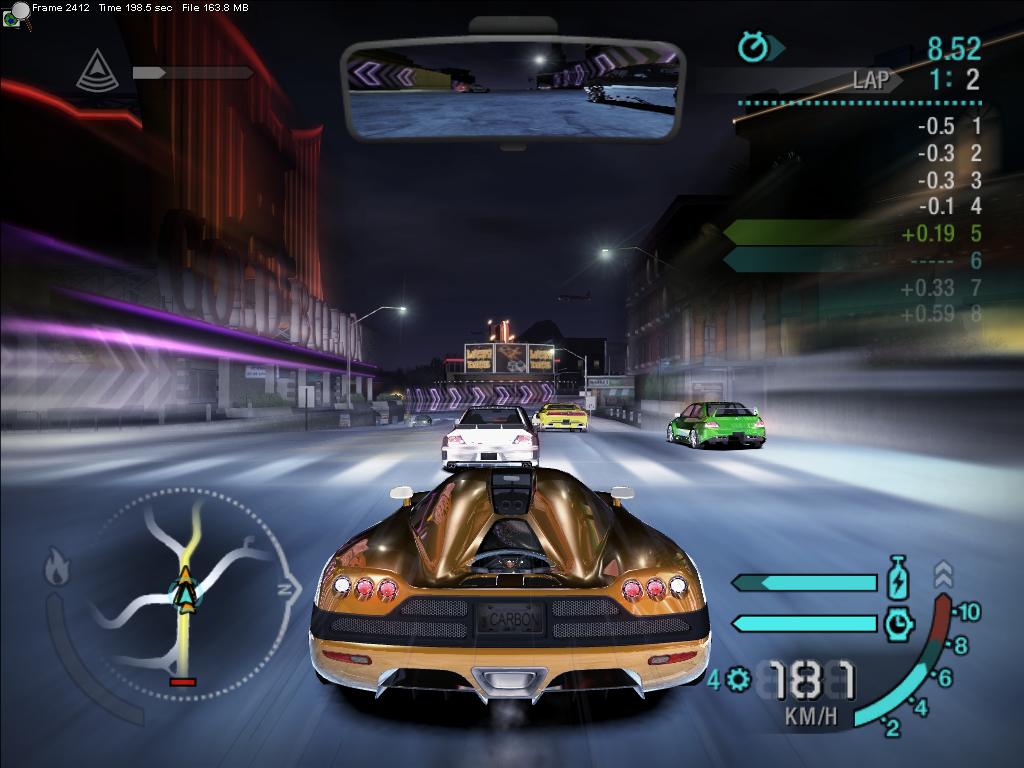The image size is (1024, 768).
Task: Click the gear cog icon by the speedometer
Action: tap(739, 680)
